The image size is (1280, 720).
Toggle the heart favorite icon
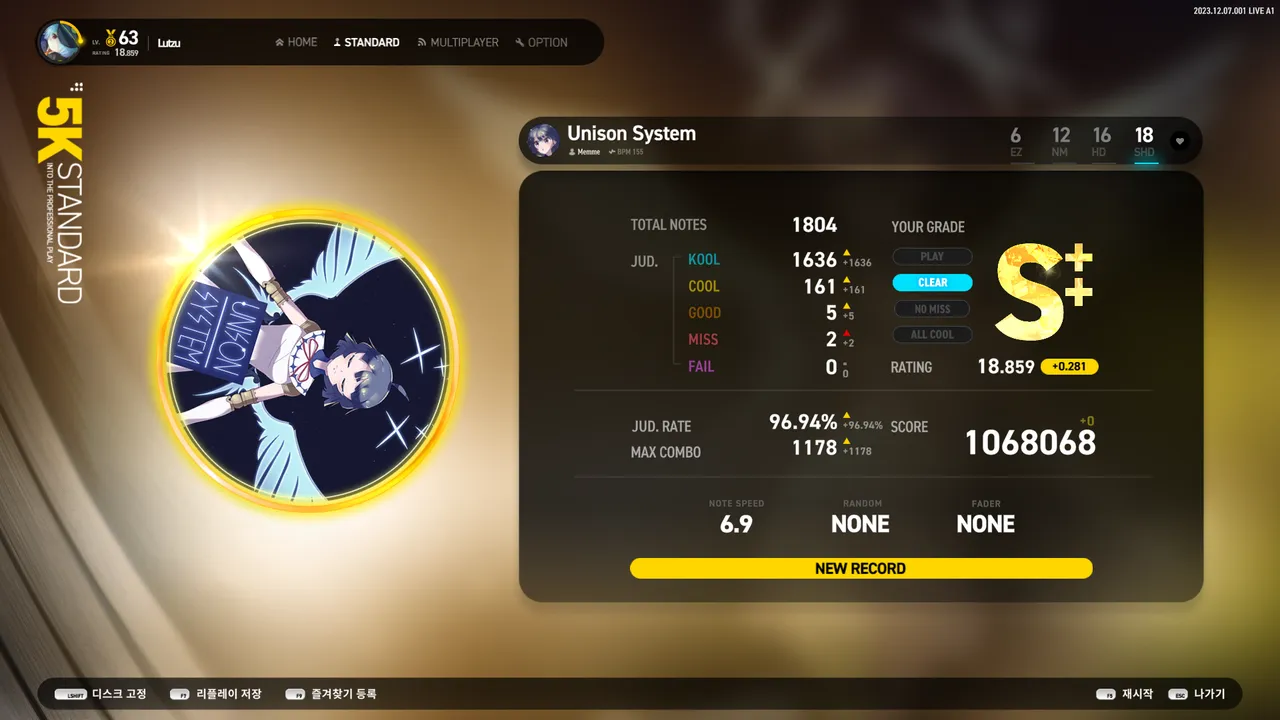tap(1179, 141)
